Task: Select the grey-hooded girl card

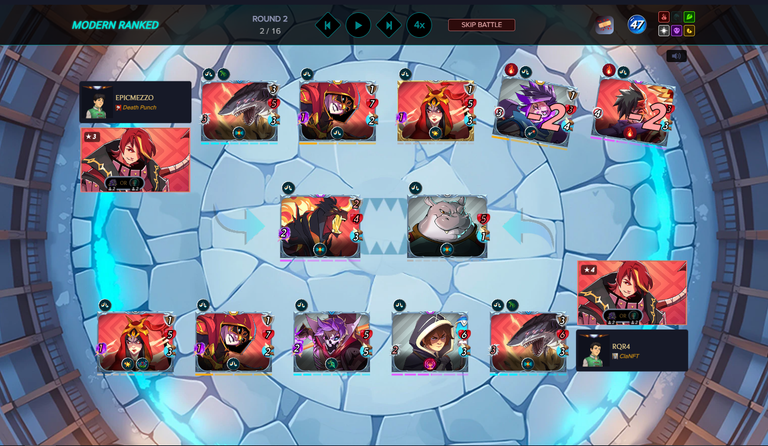Action: pyautogui.click(x=430, y=342)
